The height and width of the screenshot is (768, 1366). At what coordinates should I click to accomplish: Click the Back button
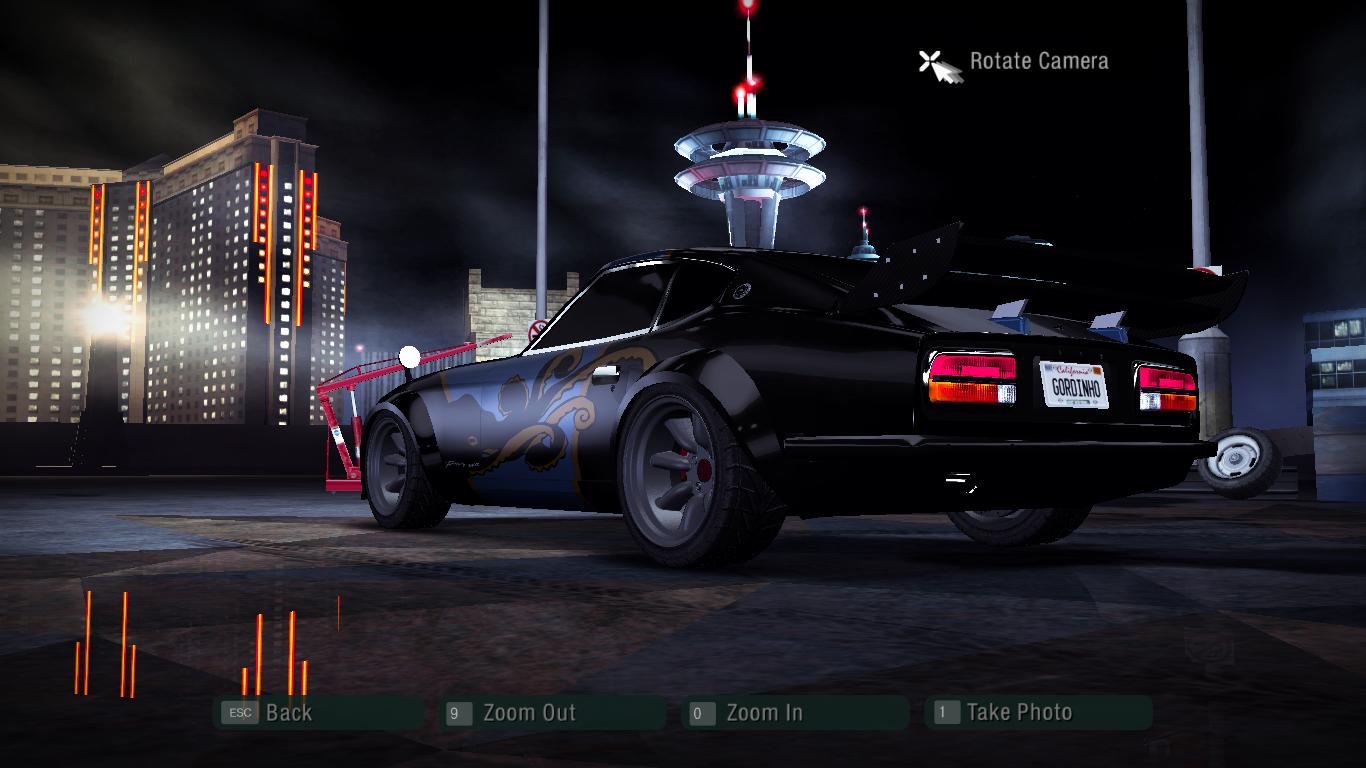(x=288, y=713)
